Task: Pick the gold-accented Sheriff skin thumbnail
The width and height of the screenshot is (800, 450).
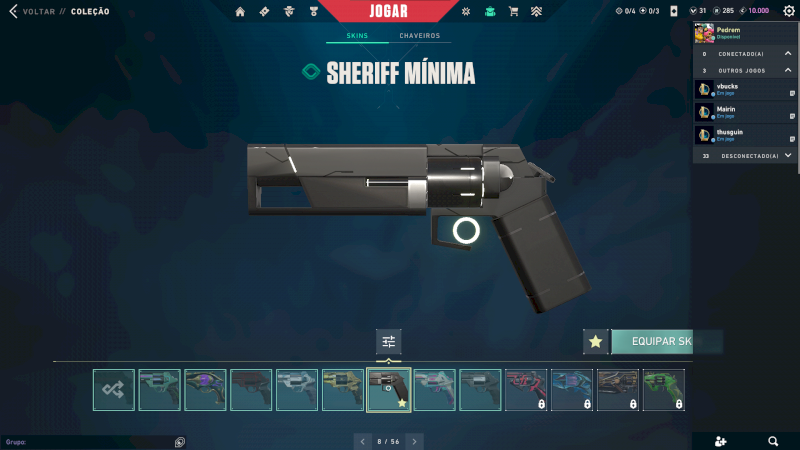Action: [x=343, y=390]
